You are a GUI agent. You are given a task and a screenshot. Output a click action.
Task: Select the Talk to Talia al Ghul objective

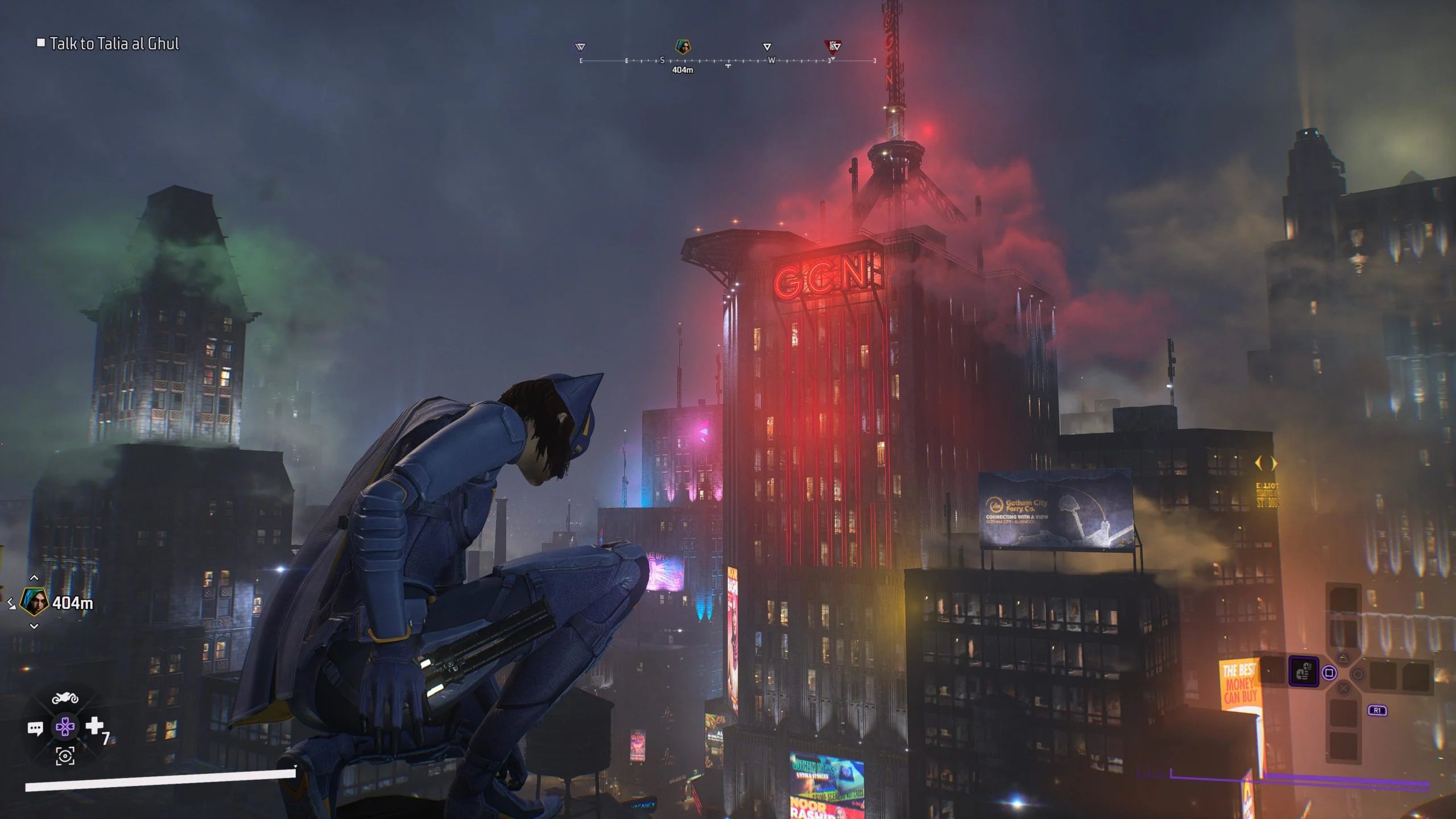tap(114, 42)
